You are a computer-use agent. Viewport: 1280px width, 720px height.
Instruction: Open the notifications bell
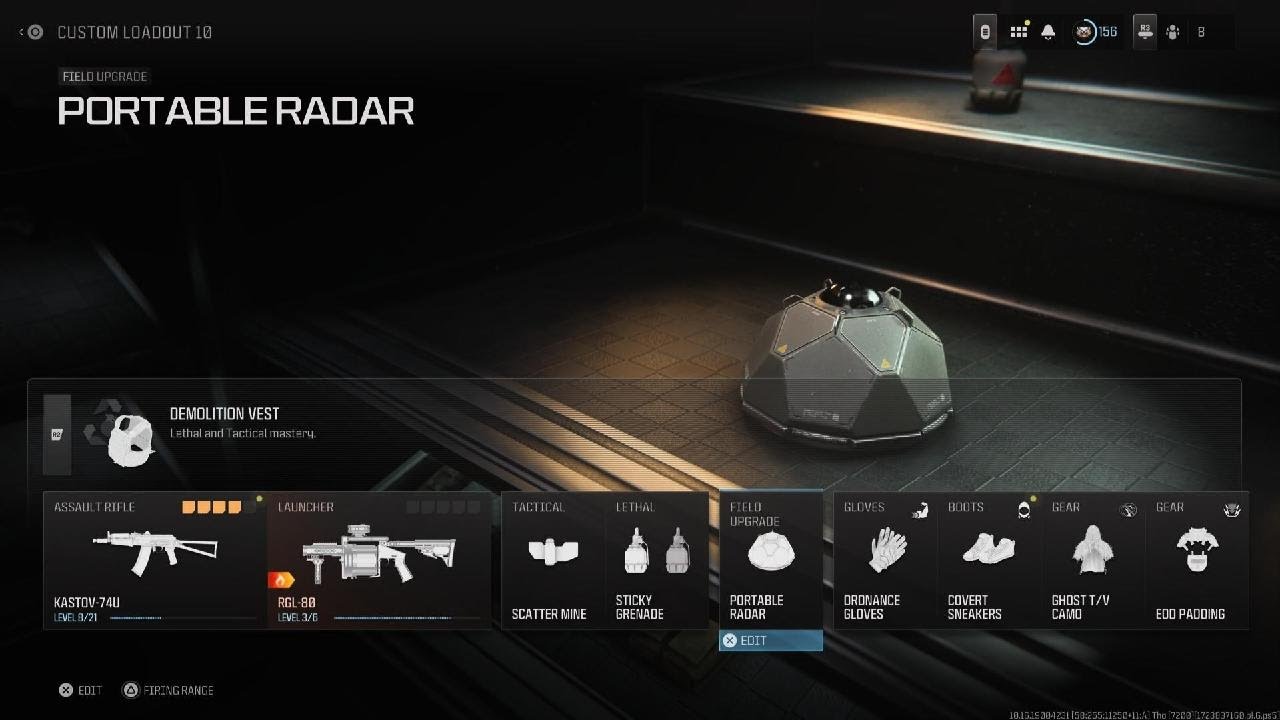[1048, 32]
